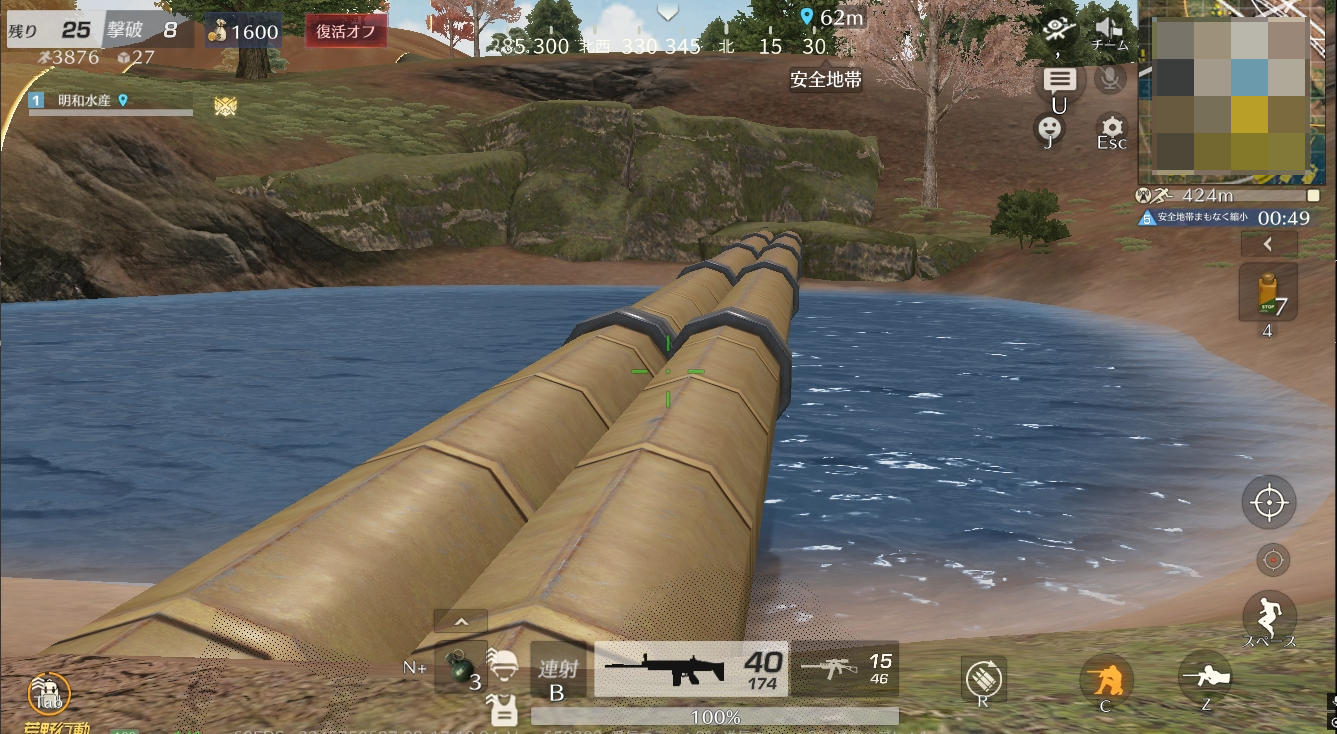Image resolution: width=1337 pixels, height=734 pixels.
Task: Tap the small red scope button
Action: coord(1273,560)
